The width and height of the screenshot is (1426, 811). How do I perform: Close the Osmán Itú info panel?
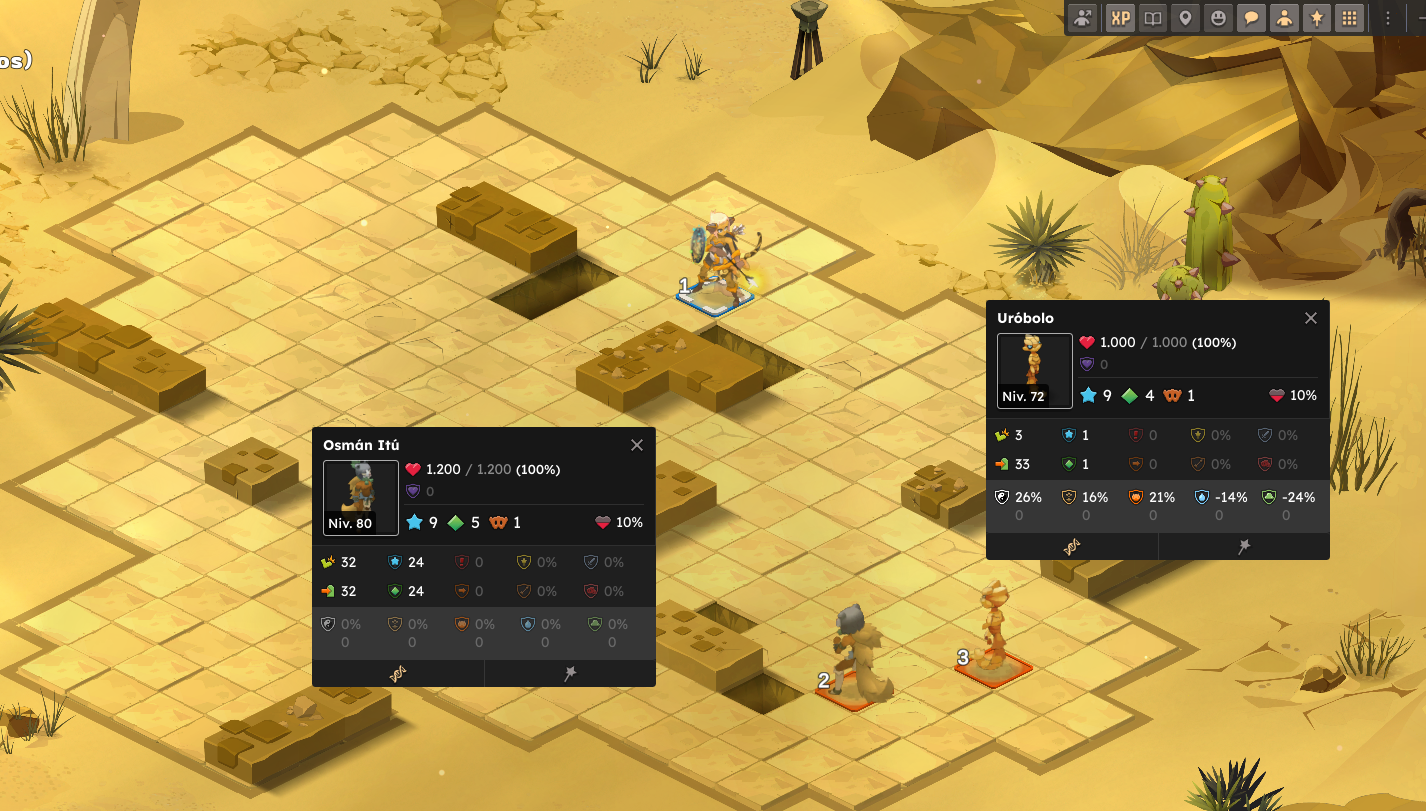637,445
